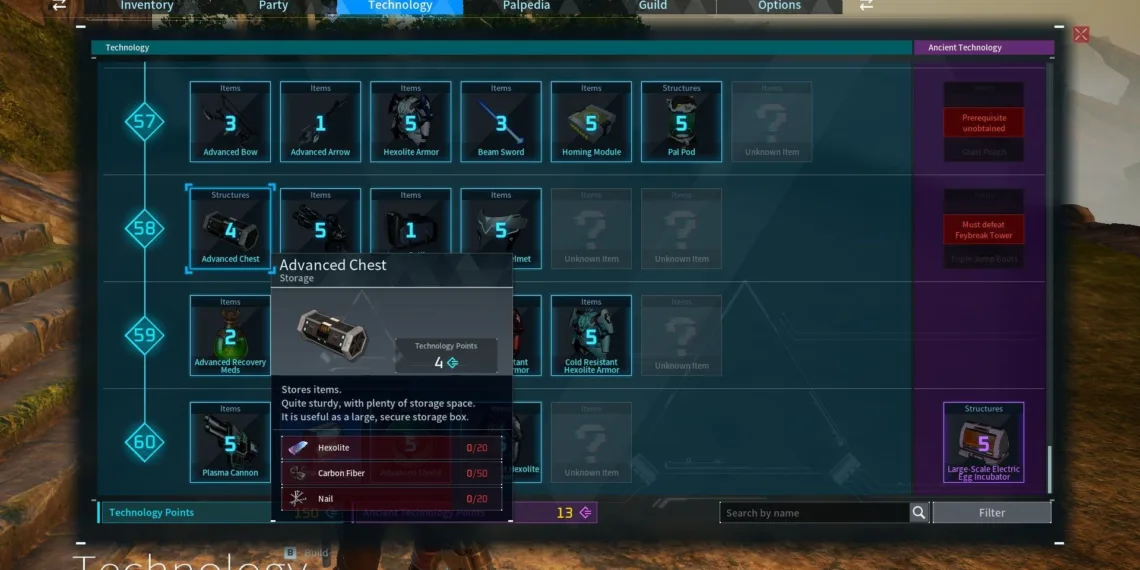Switch to the Palpedia tab
This screenshot has width=1140, height=570.
[x=526, y=6]
